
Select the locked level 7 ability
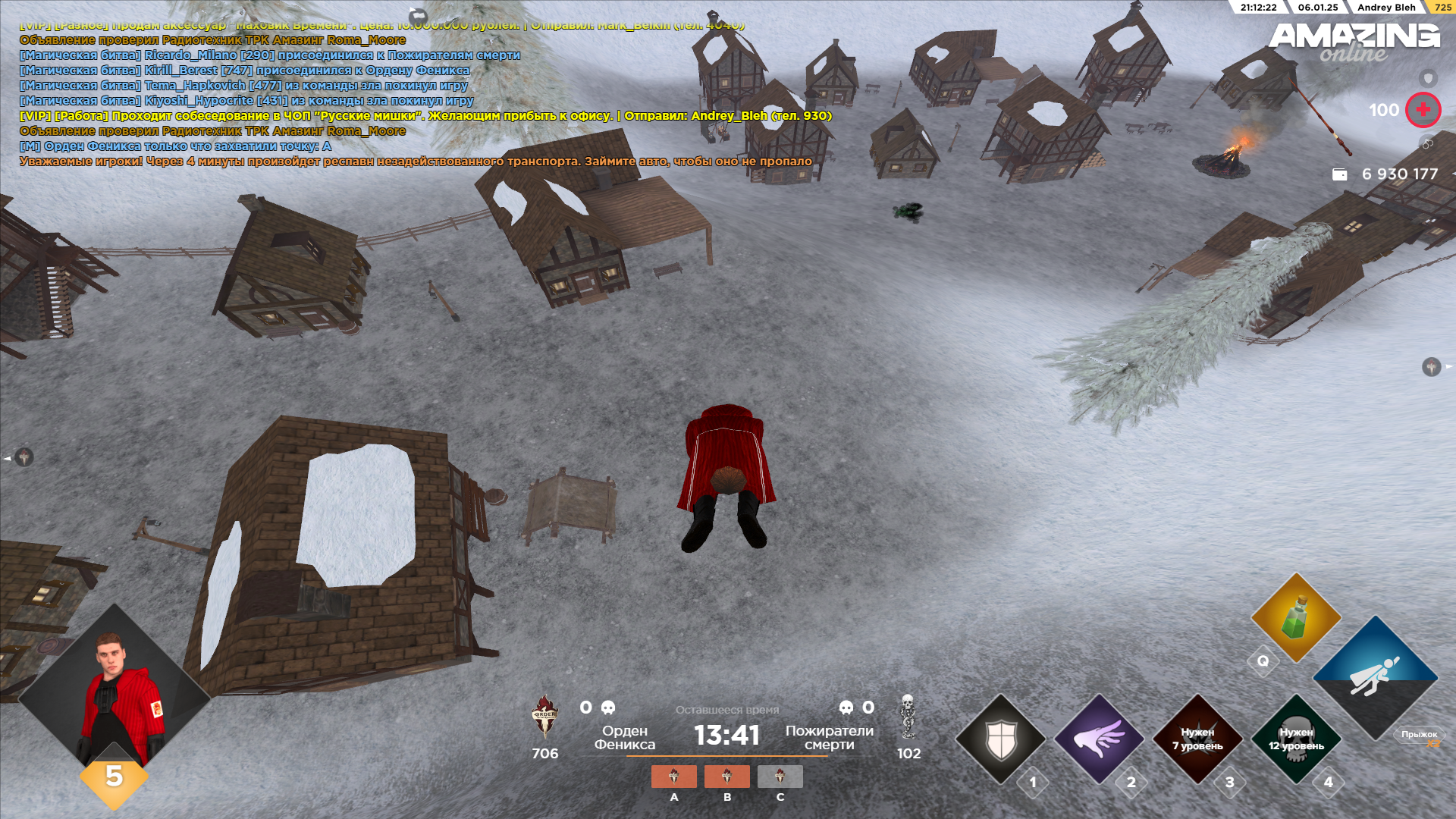pyautogui.click(x=1197, y=739)
